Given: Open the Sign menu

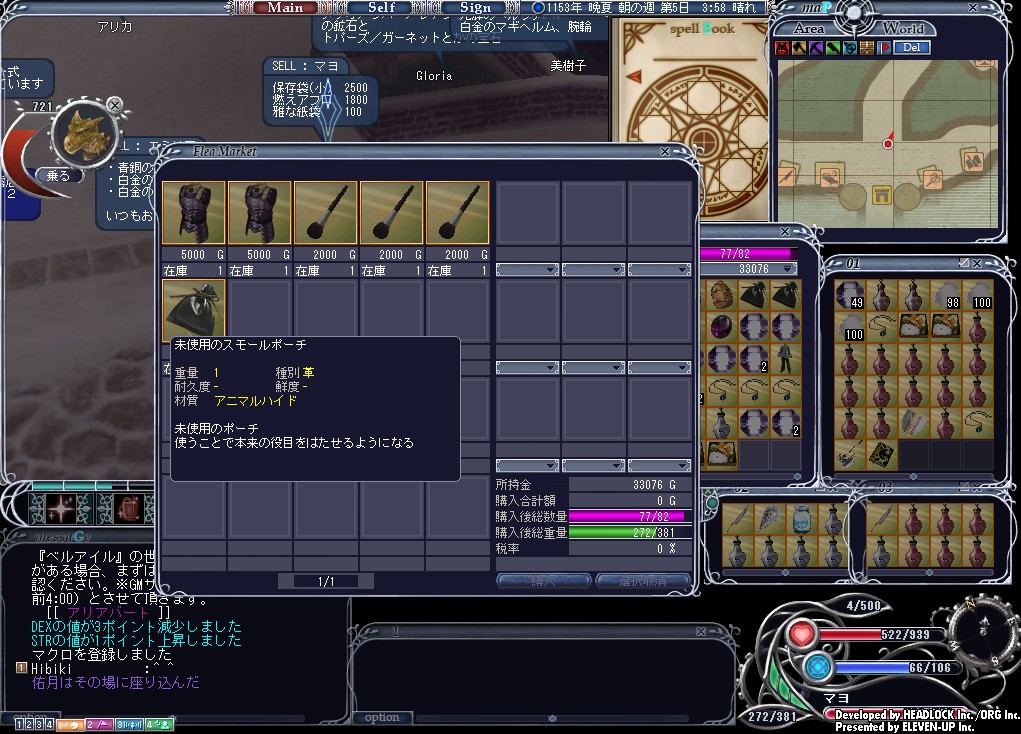Looking at the screenshot, I should point(475,7).
